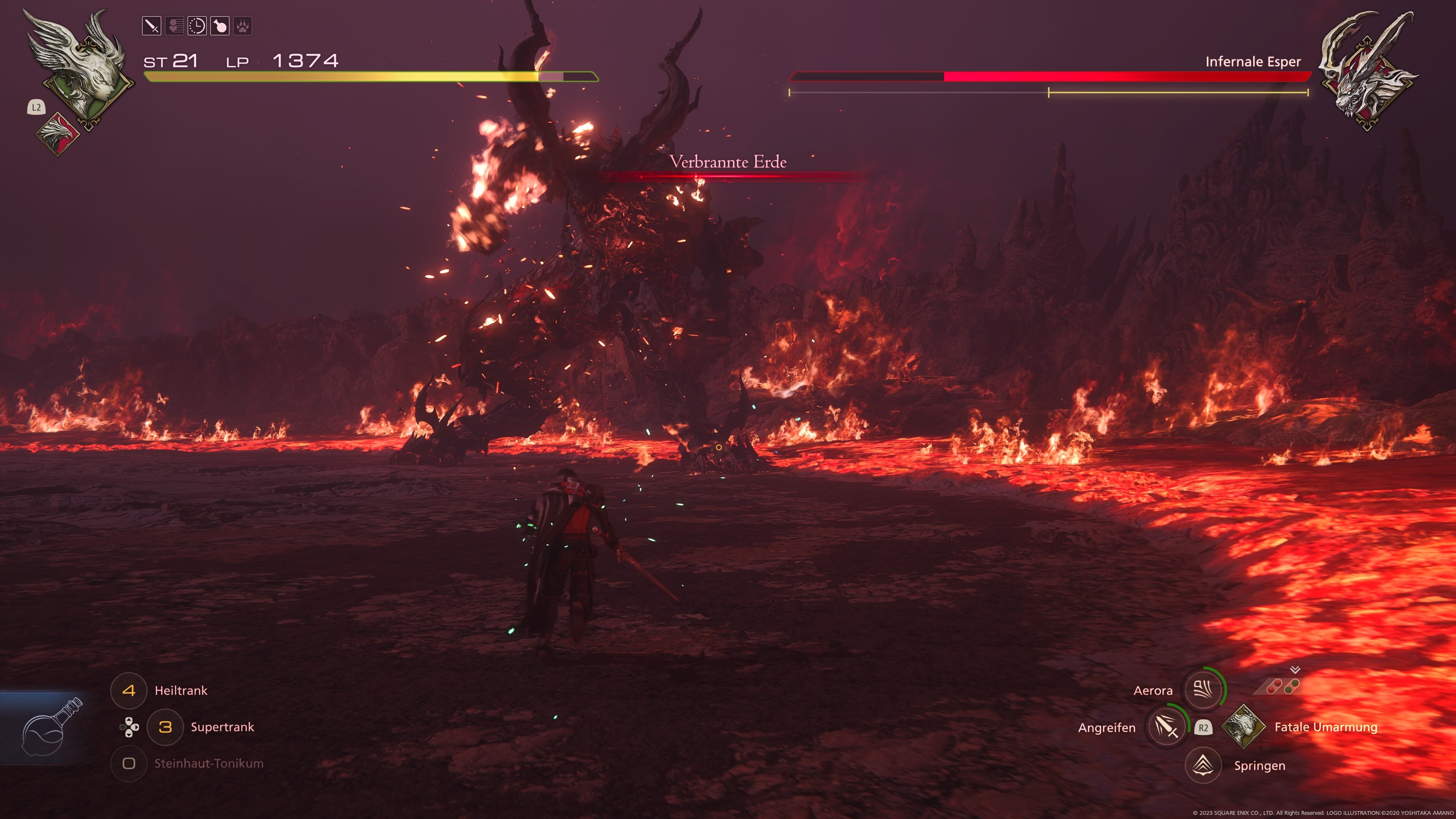1456x819 pixels.
Task: Click the Verbrannte Erde attack banner
Action: tap(728, 162)
